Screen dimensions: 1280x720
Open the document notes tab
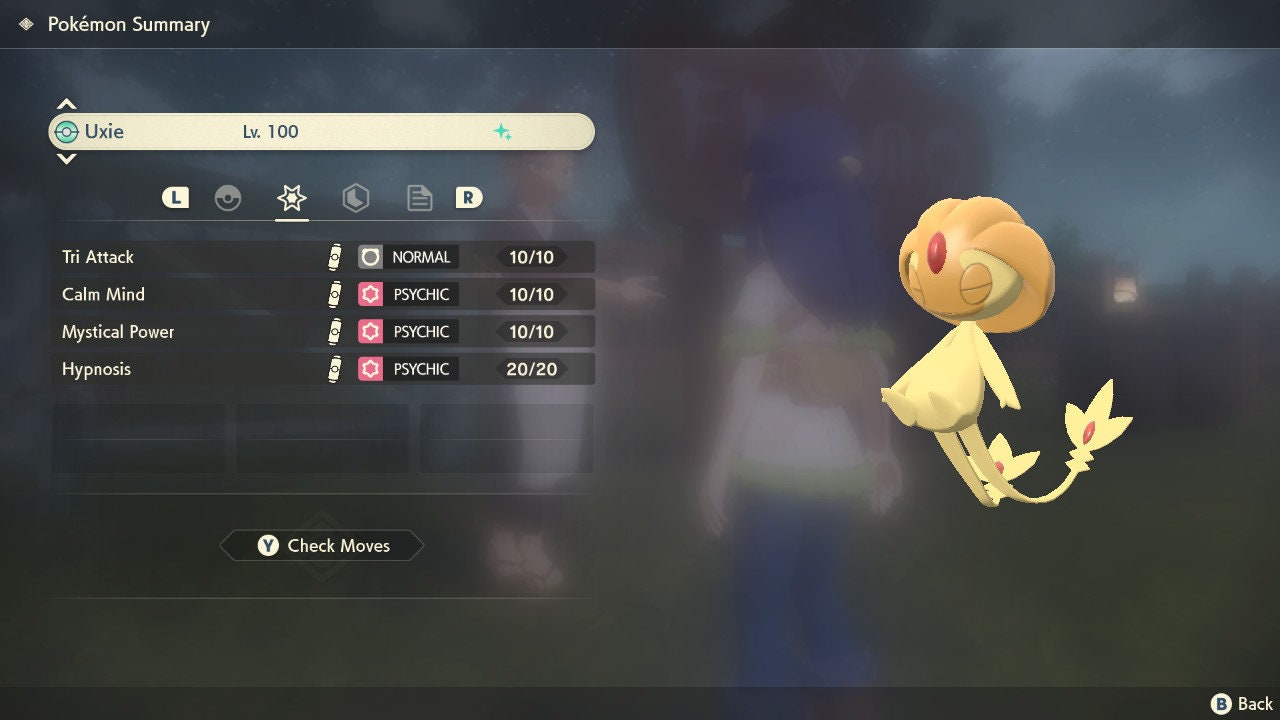tap(419, 198)
